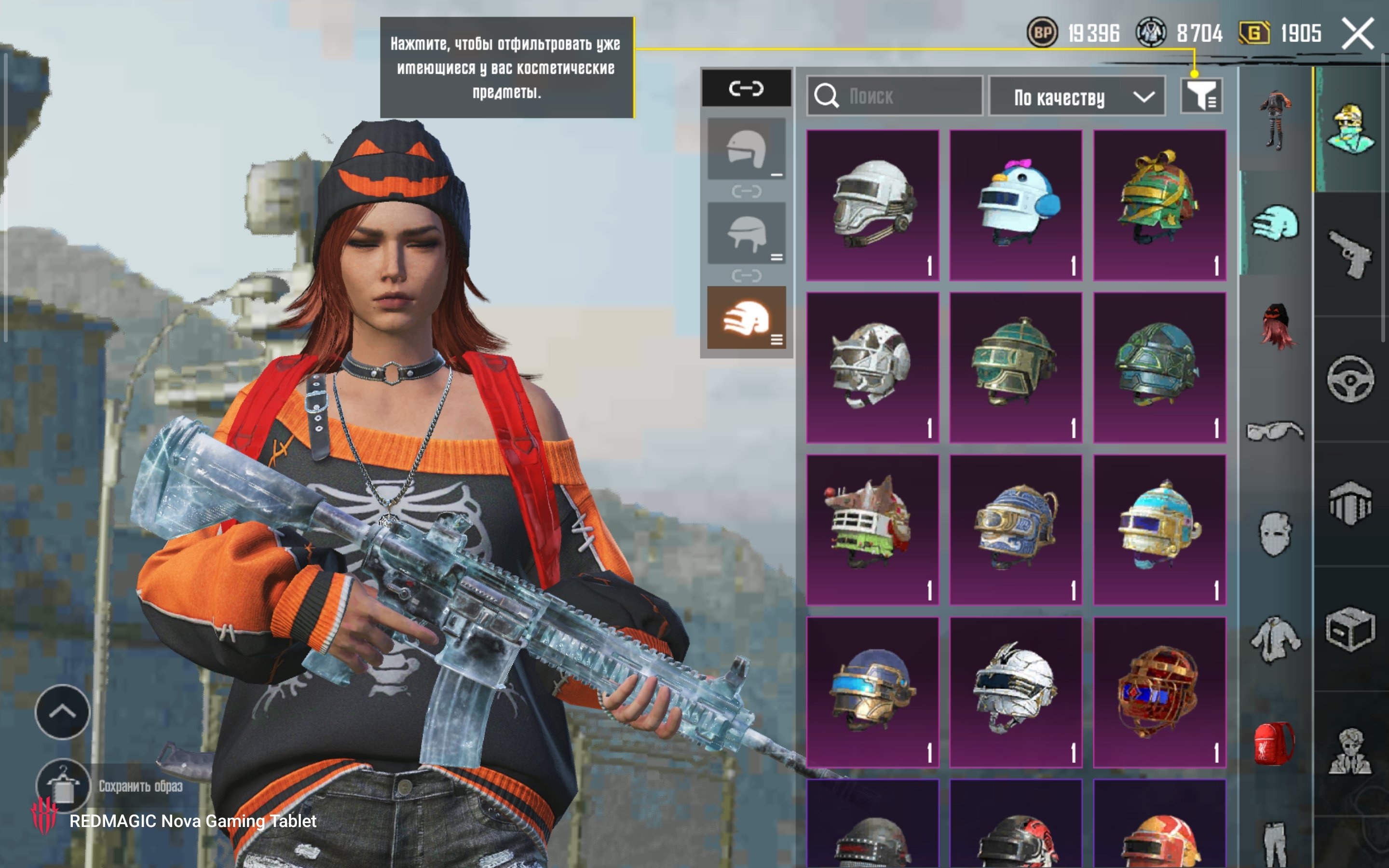Close the wardrobe screen with the X

pyautogui.click(x=1357, y=33)
